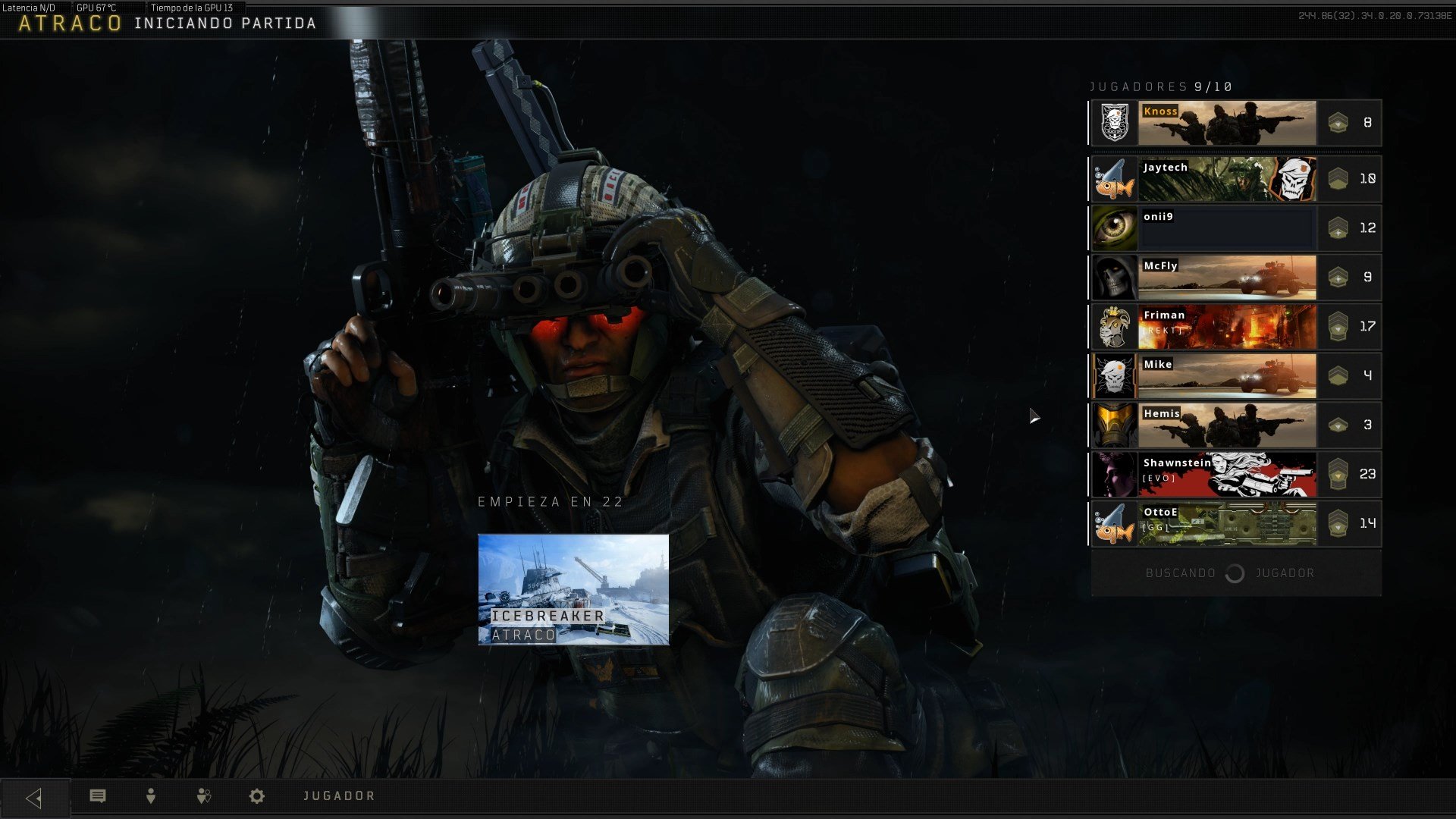Click Friman's crowned goat emblem
Viewport: 1456px width, 819px height.
tap(1115, 327)
